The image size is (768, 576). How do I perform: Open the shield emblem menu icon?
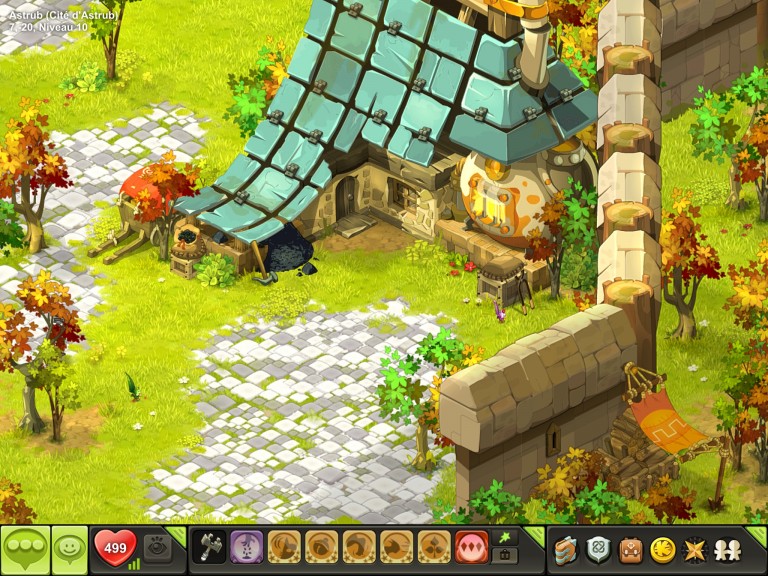[599, 549]
